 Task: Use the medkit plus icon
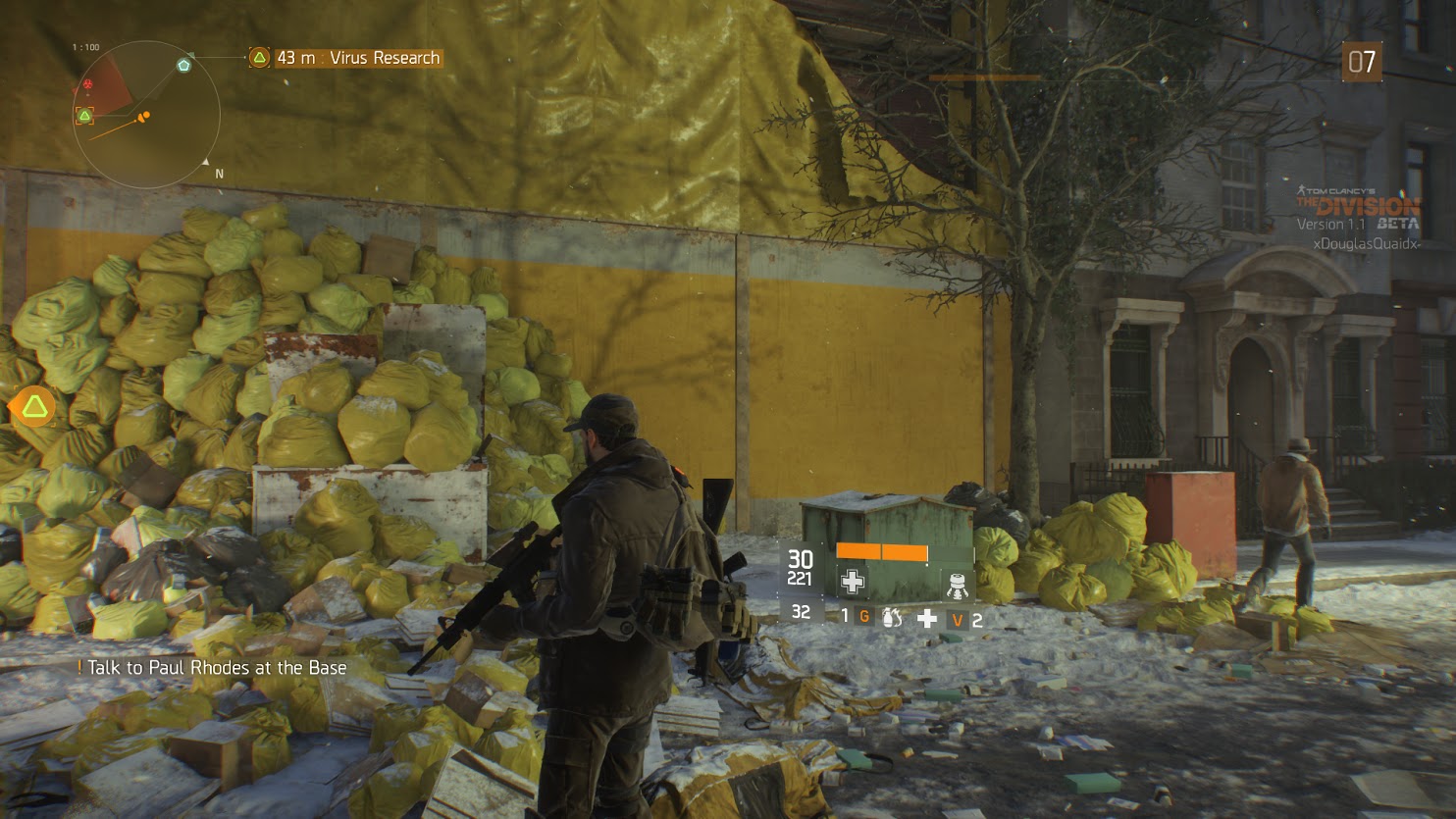pyautogui.click(x=926, y=618)
